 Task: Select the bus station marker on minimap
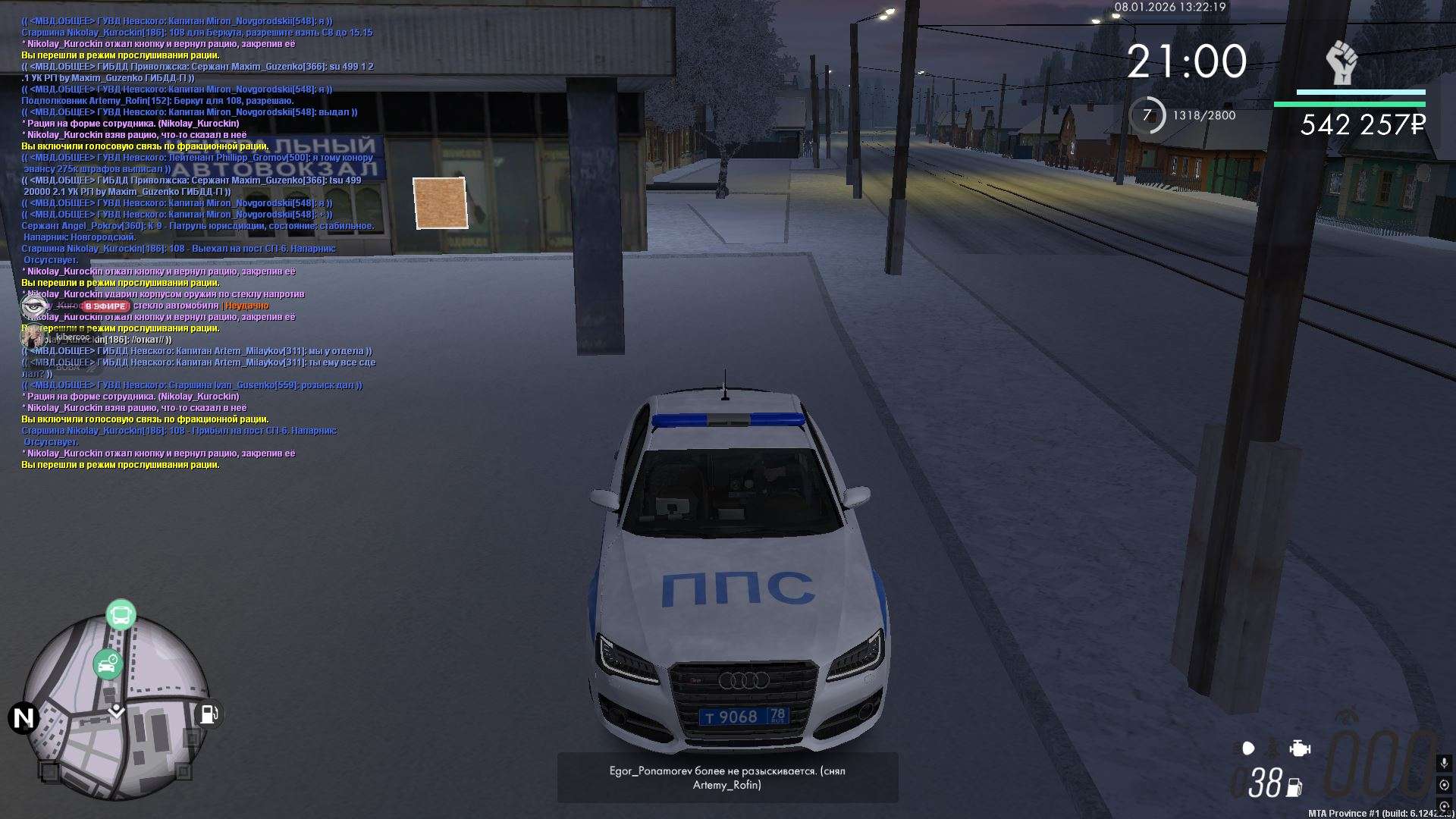[x=121, y=615]
